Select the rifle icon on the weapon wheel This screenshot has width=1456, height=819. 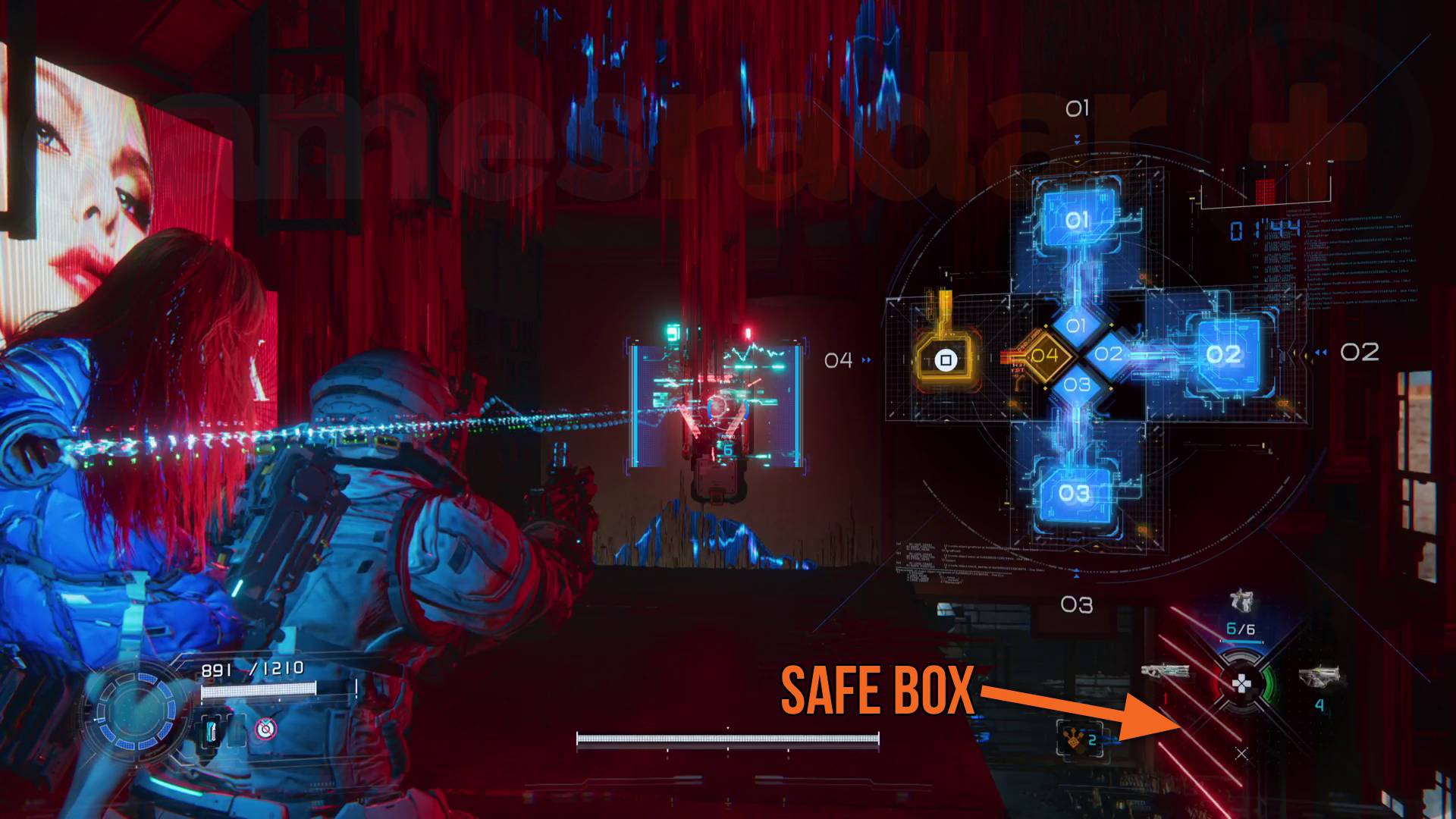[x=1166, y=671]
